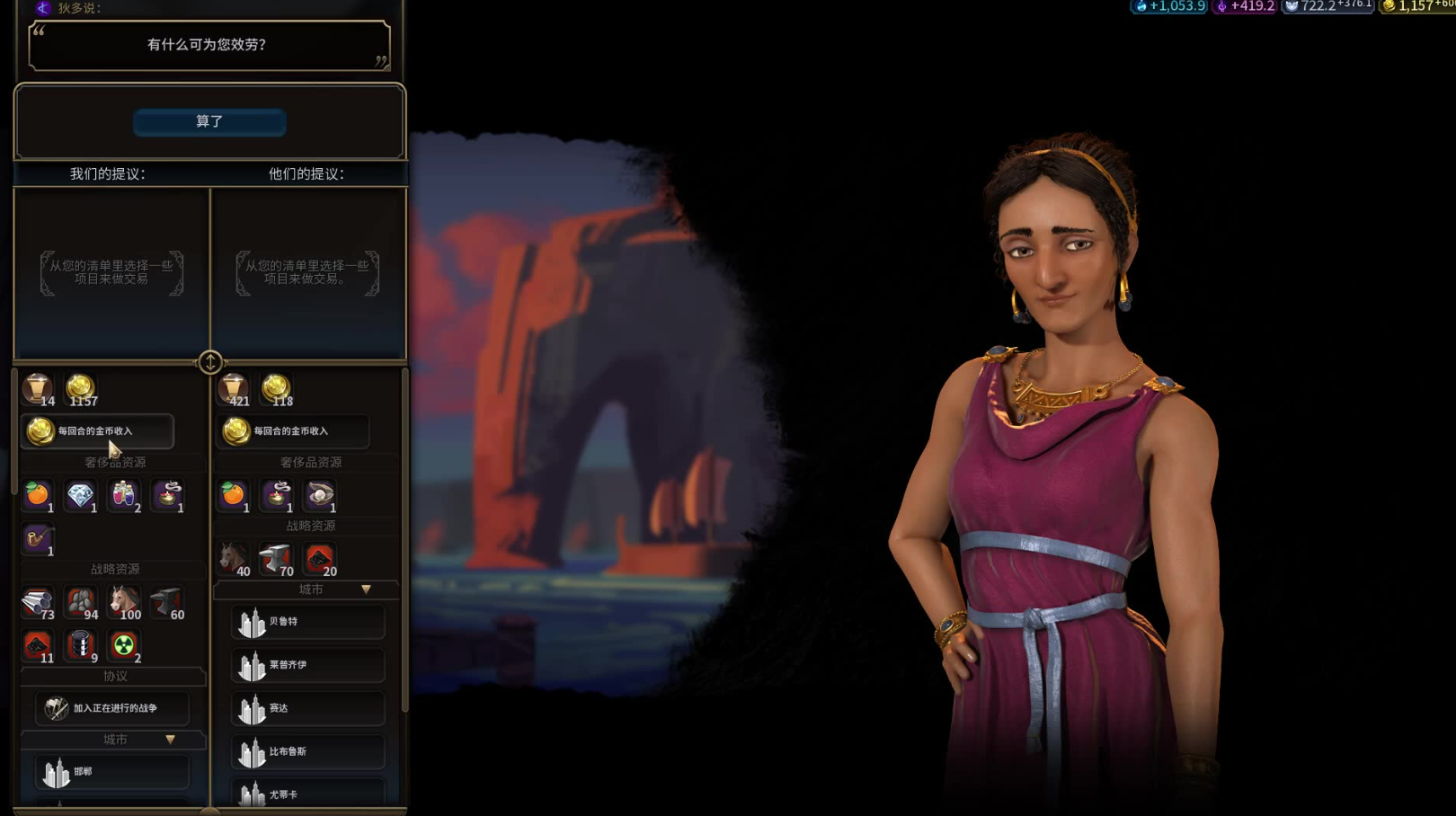Choose 加入正在进行的战争 agreement
The width and height of the screenshot is (1456, 816).
pyautogui.click(x=112, y=708)
